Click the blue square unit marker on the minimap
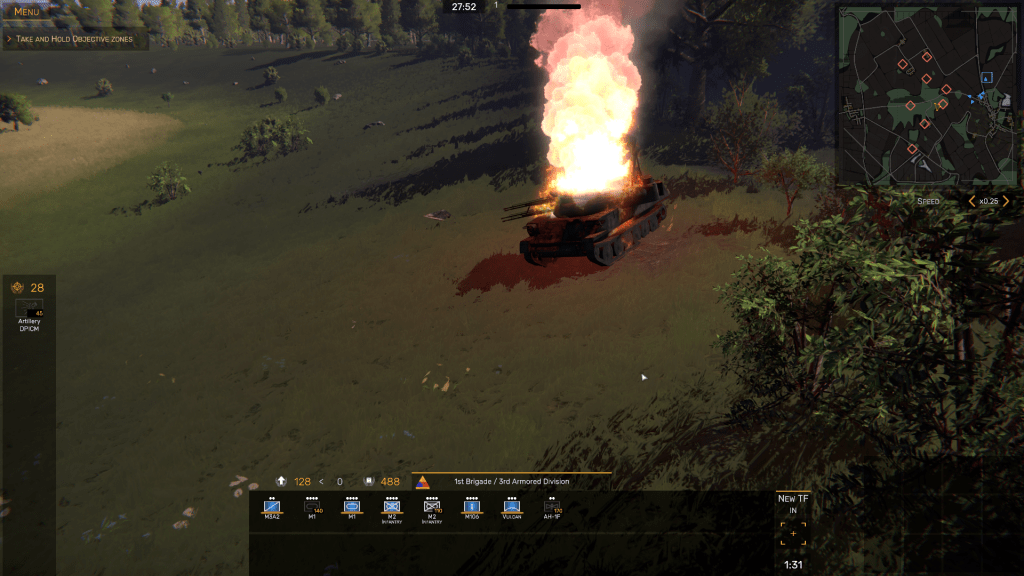The width and height of the screenshot is (1024, 576). [x=987, y=77]
